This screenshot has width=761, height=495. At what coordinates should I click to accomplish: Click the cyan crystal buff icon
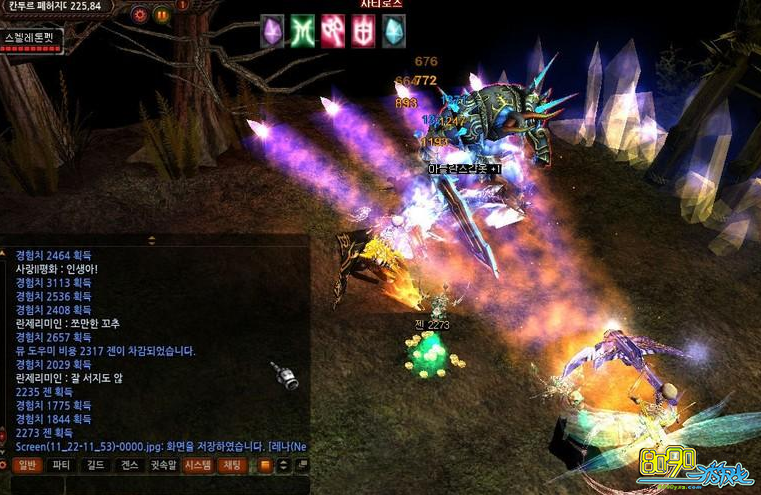[x=394, y=30]
